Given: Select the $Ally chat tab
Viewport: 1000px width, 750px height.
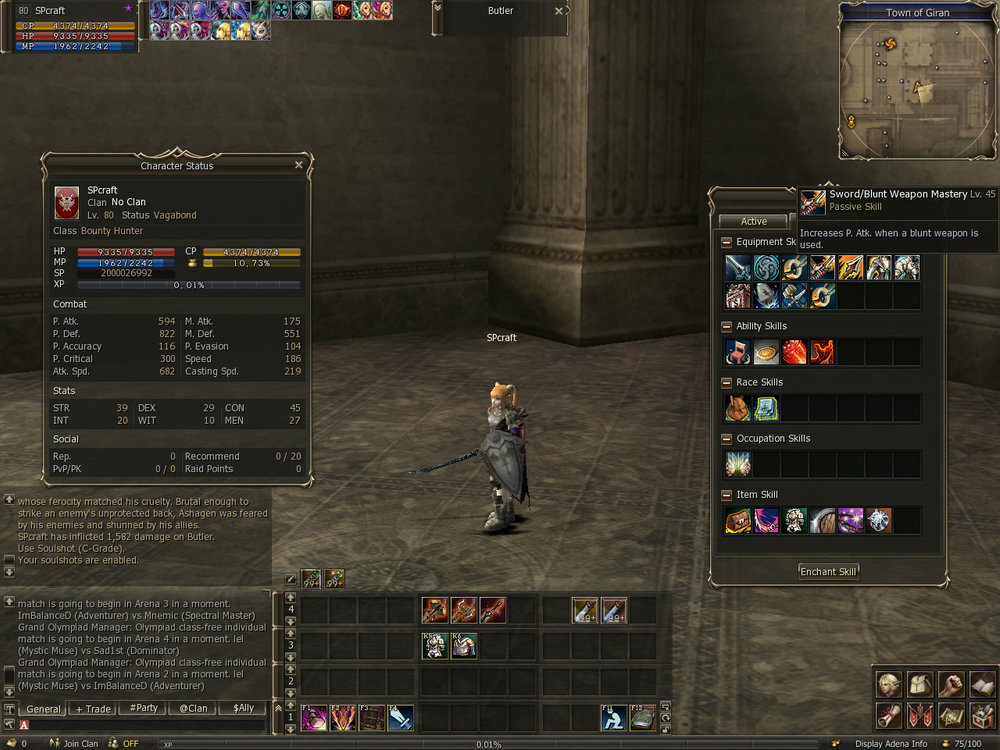Looking at the screenshot, I should 243,709.
